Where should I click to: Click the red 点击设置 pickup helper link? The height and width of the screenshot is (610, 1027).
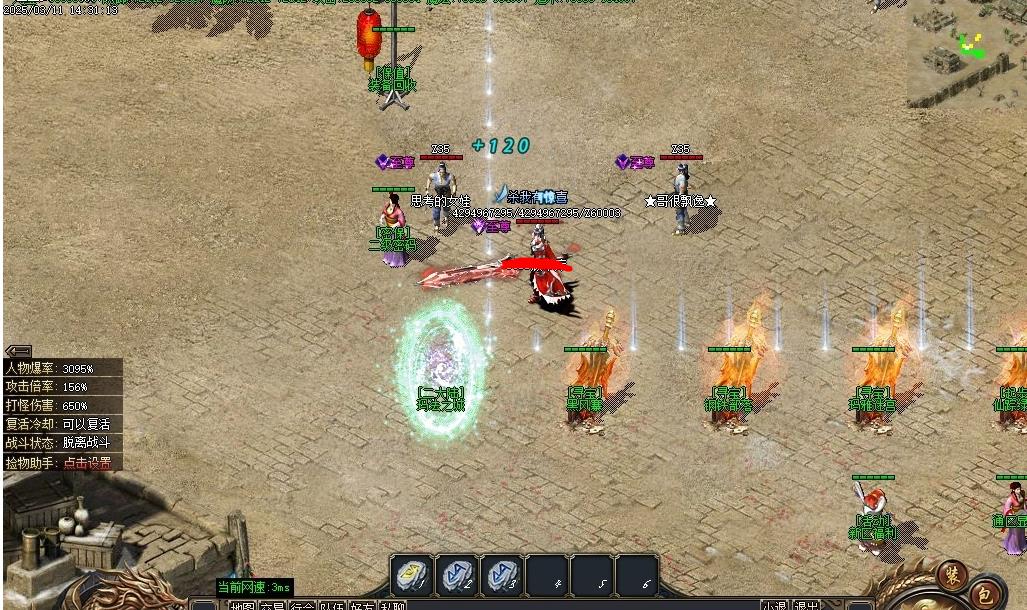coord(87,463)
